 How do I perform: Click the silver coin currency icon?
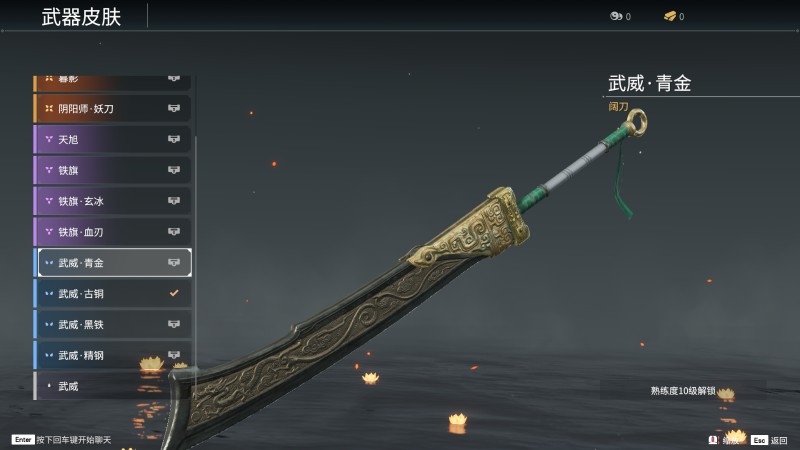[x=615, y=16]
